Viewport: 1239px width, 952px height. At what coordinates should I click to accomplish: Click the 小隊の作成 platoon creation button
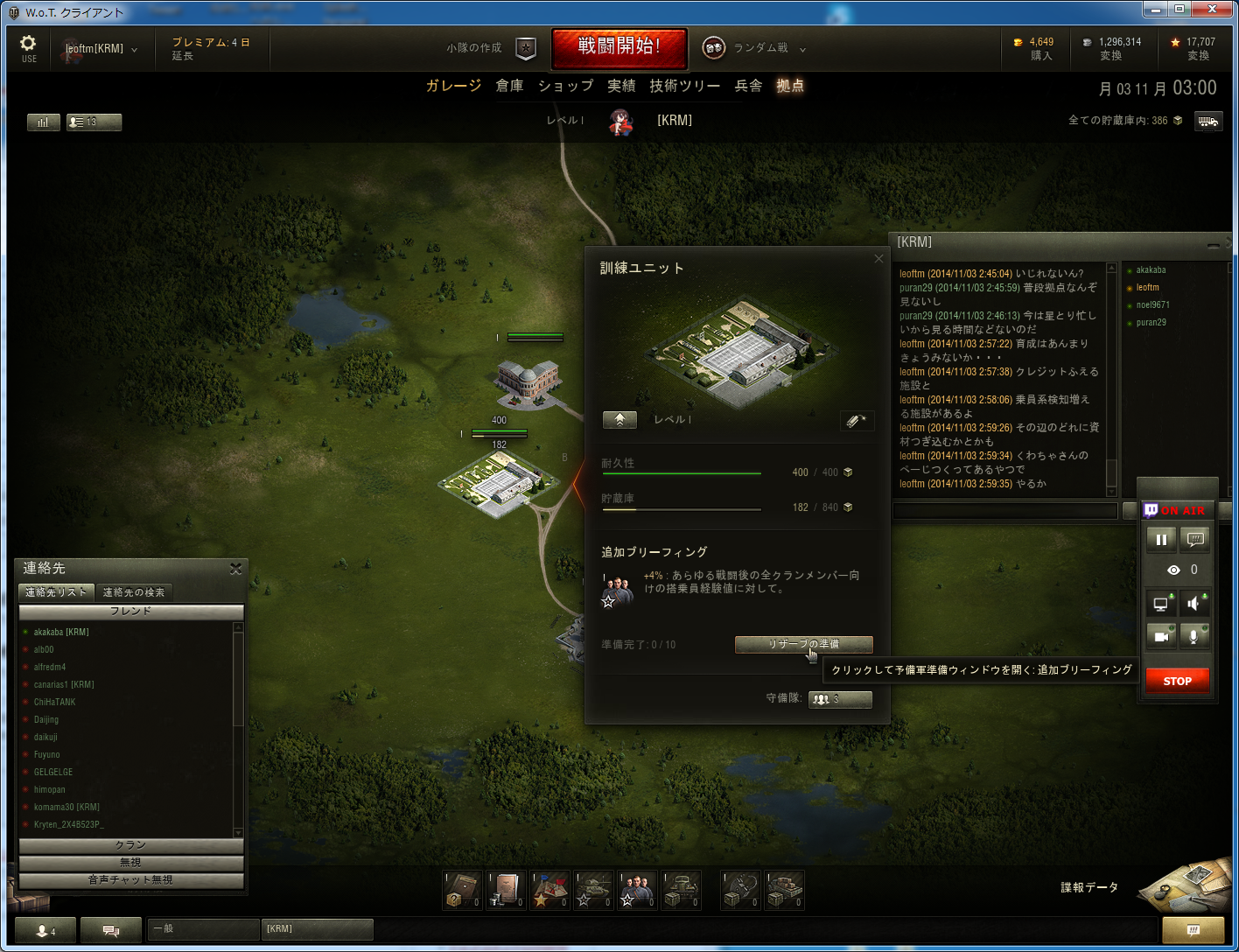coord(490,48)
